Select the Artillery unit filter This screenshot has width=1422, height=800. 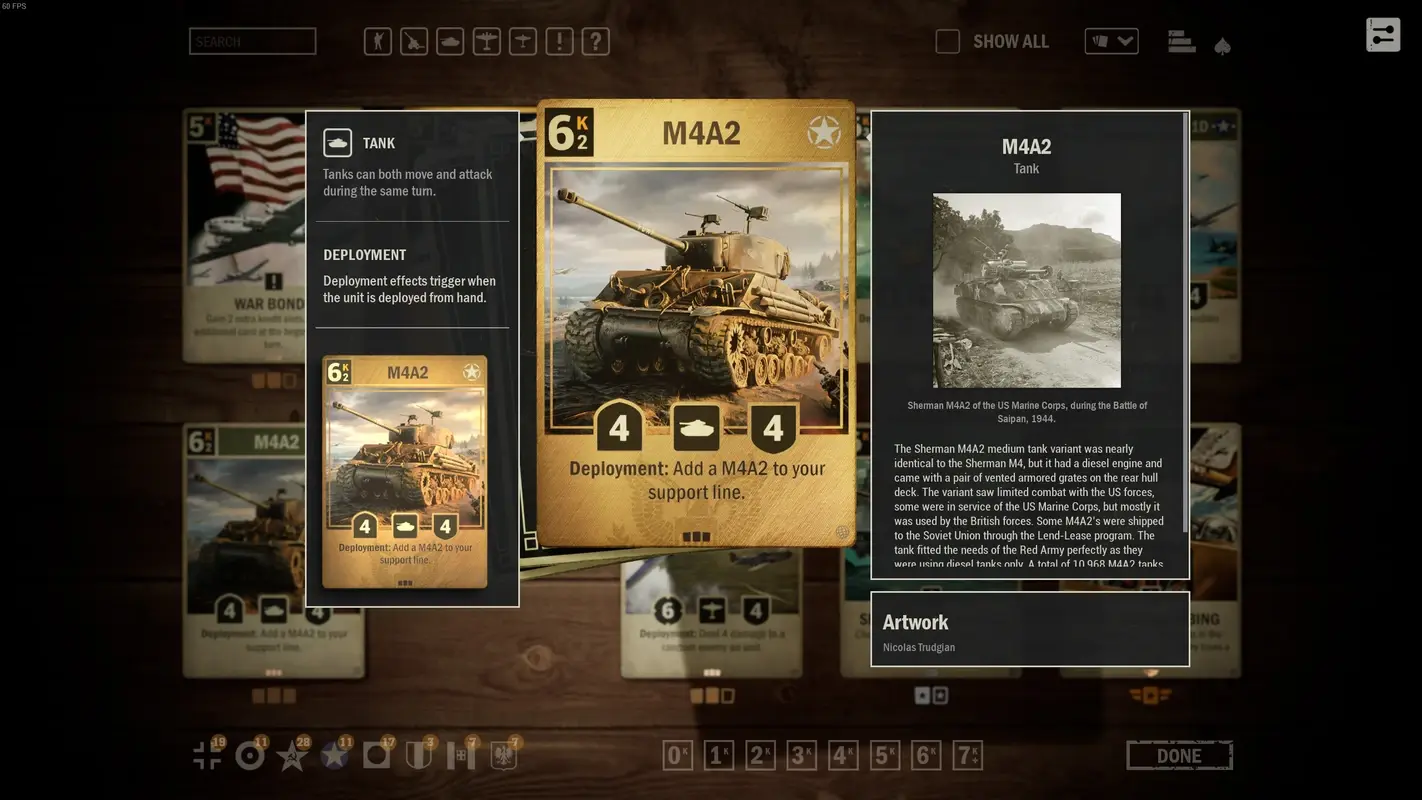click(414, 40)
